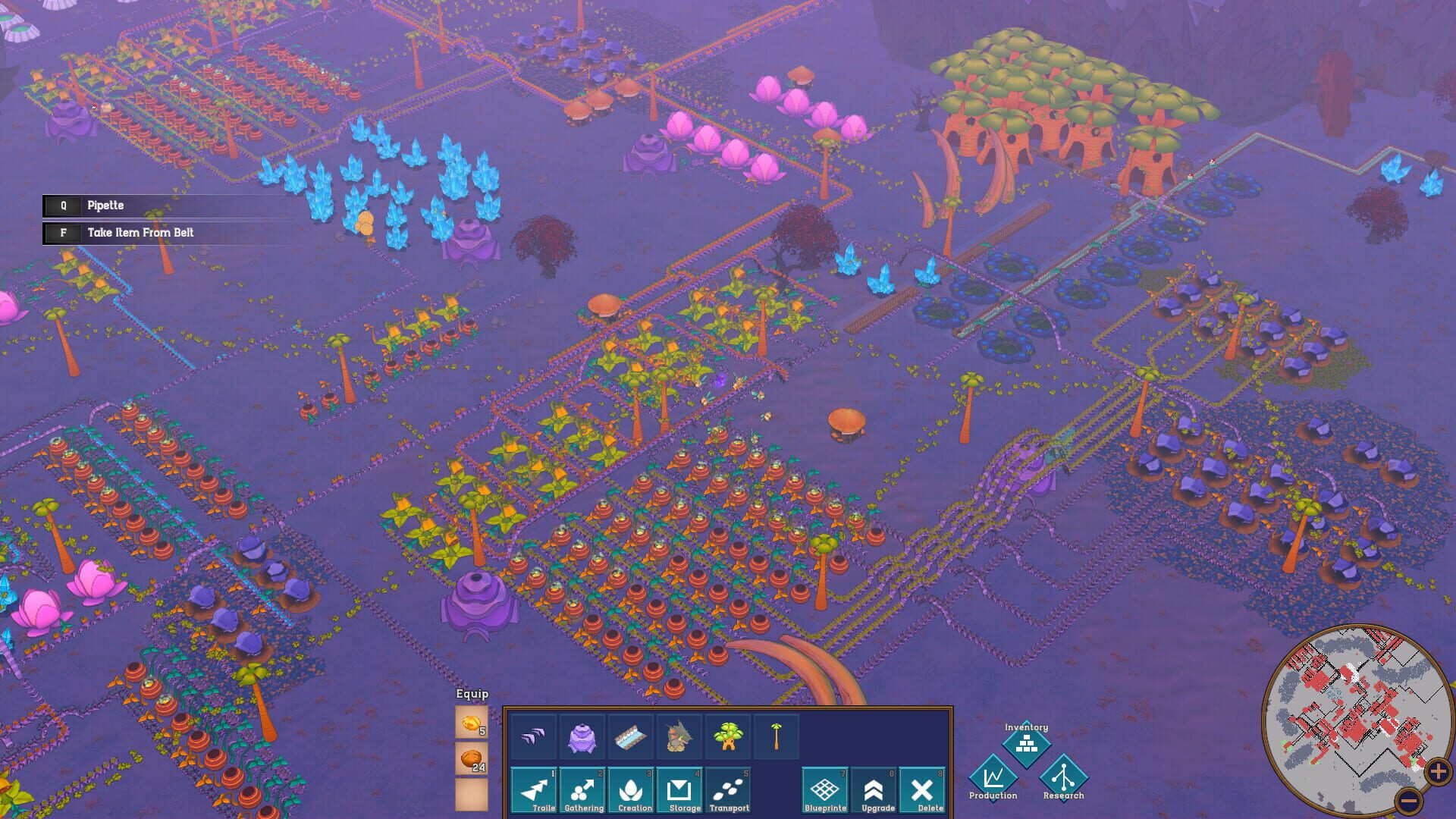Image resolution: width=1456 pixels, height=819 pixels.
Task: Zoom in using the minimap plus button
Action: [1438, 773]
